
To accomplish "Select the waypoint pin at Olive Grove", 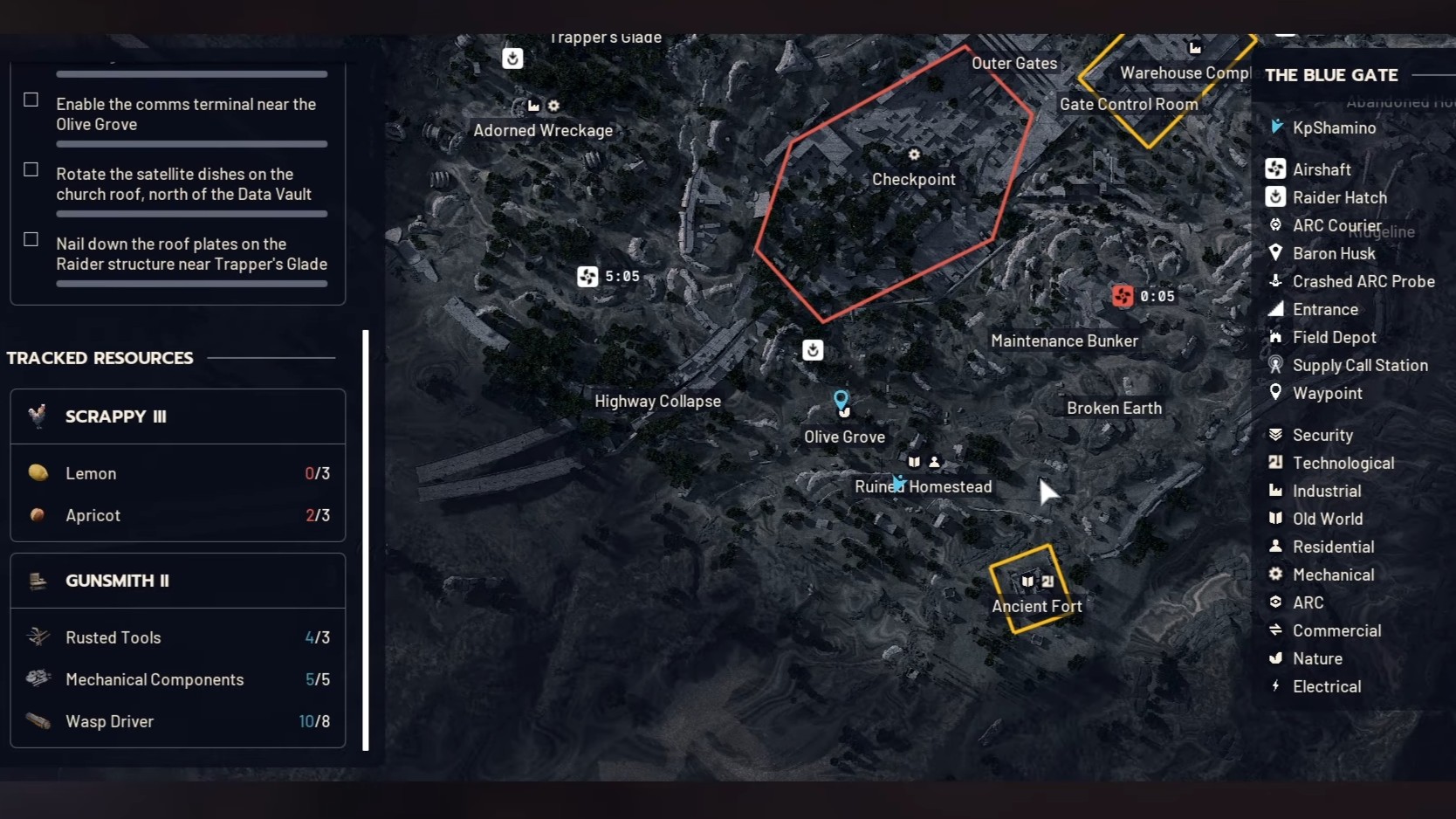I will pyautogui.click(x=841, y=401).
